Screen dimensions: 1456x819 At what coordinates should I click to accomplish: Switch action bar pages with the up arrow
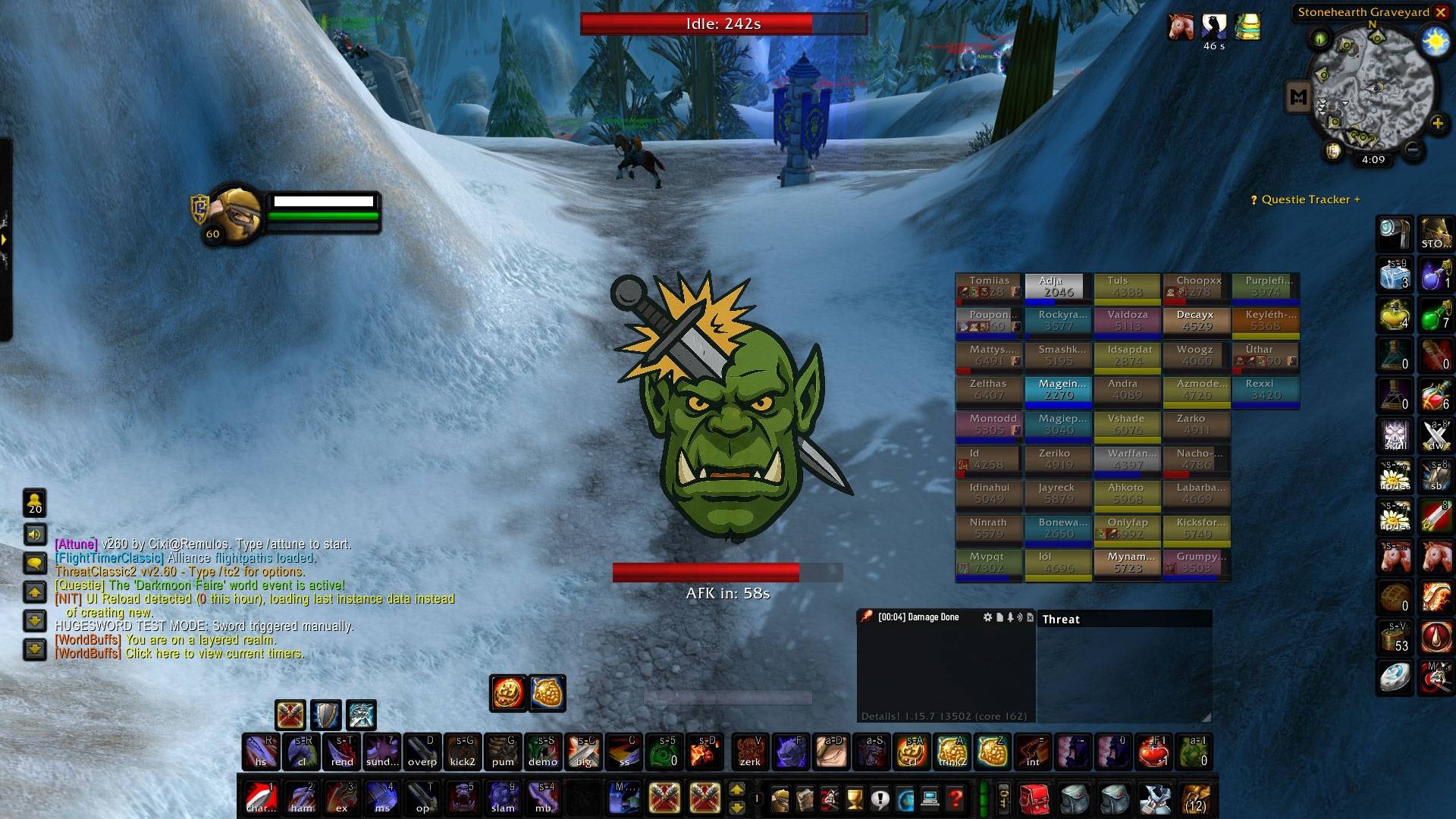[738, 790]
